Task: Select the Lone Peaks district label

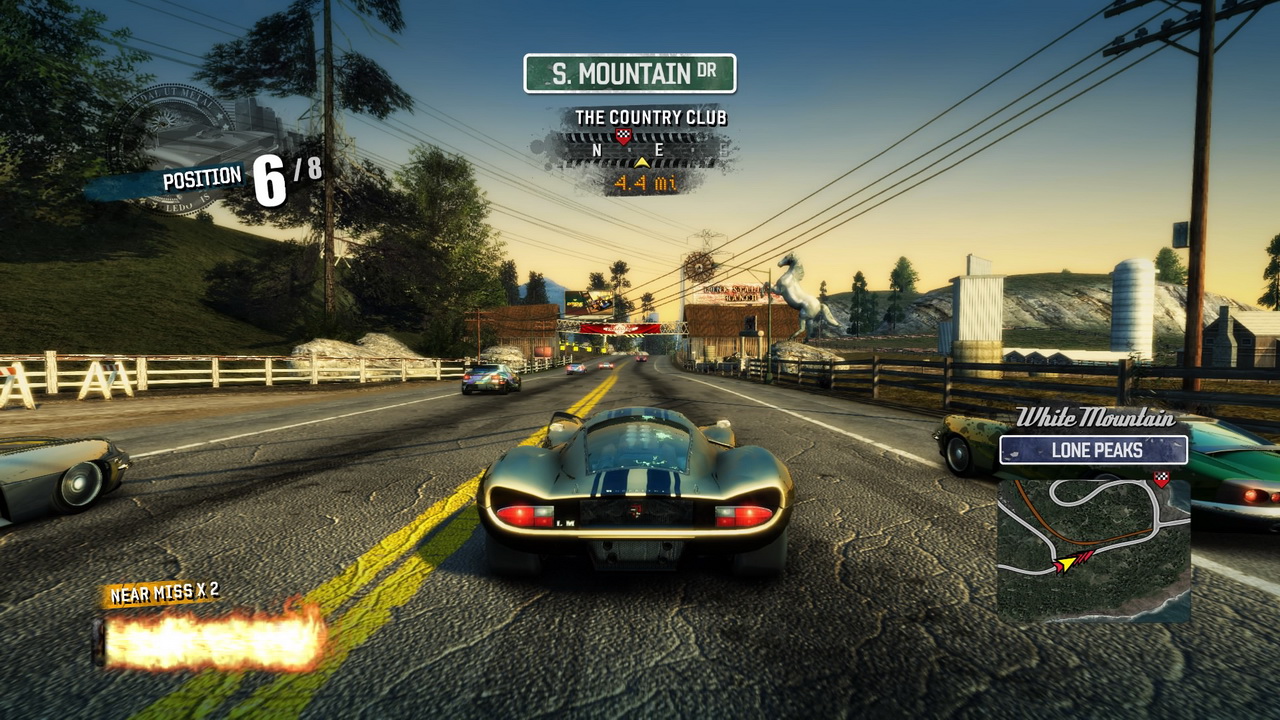Action: [x=1094, y=450]
